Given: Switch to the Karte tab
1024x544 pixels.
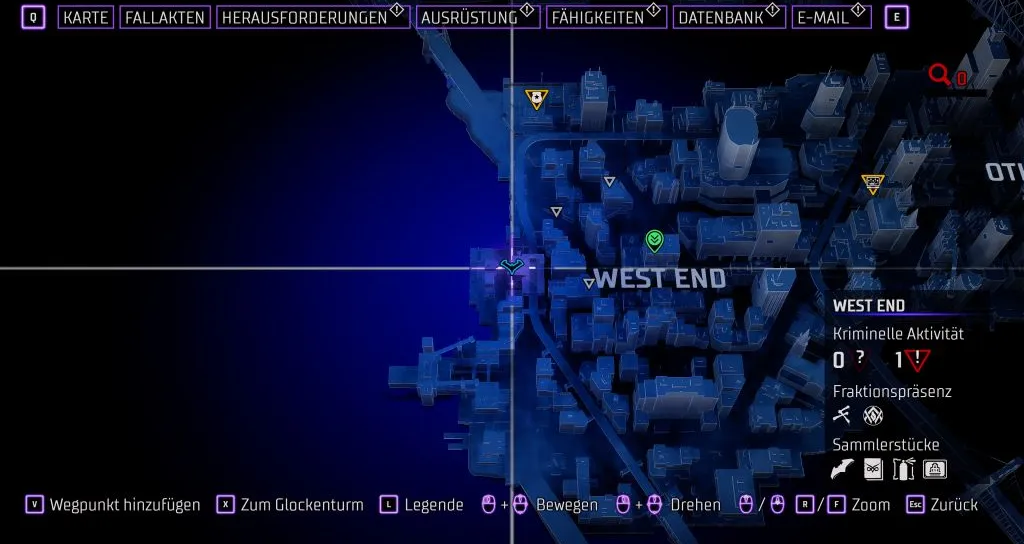Looking at the screenshot, I should click(x=85, y=18).
